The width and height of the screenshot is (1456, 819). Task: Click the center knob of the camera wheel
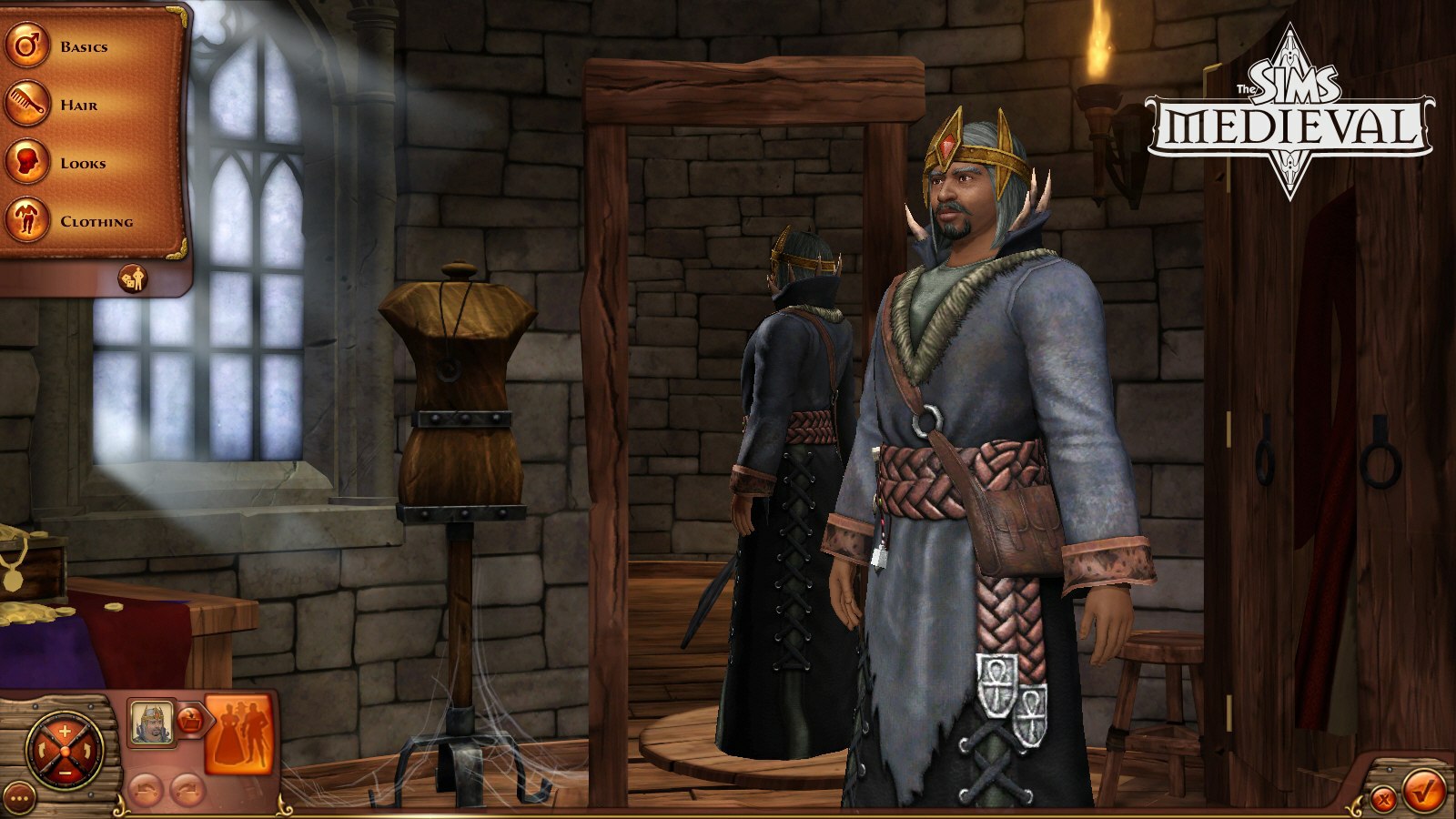pyautogui.click(x=64, y=750)
